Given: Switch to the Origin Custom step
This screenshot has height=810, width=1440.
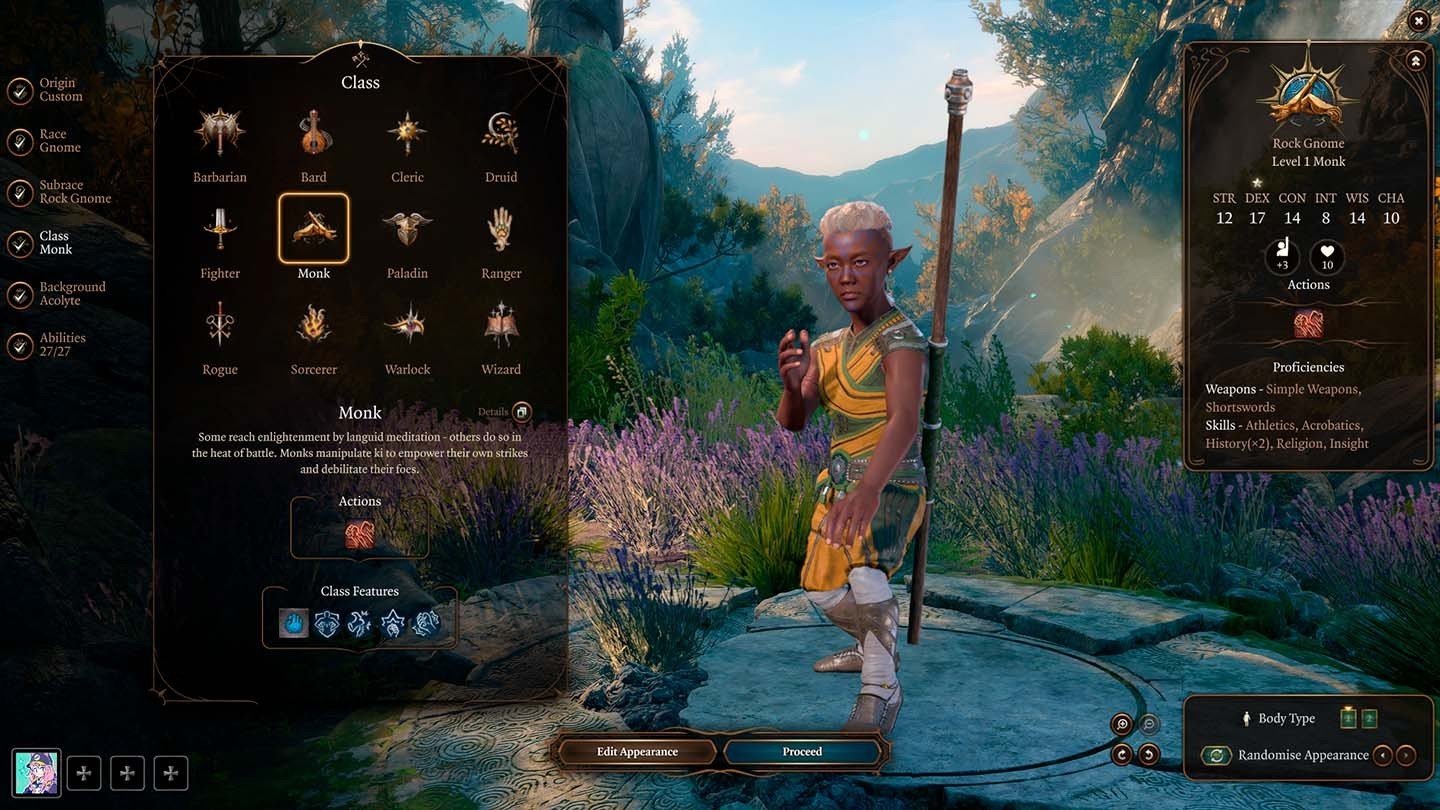Looking at the screenshot, I should (x=60, y=90).
